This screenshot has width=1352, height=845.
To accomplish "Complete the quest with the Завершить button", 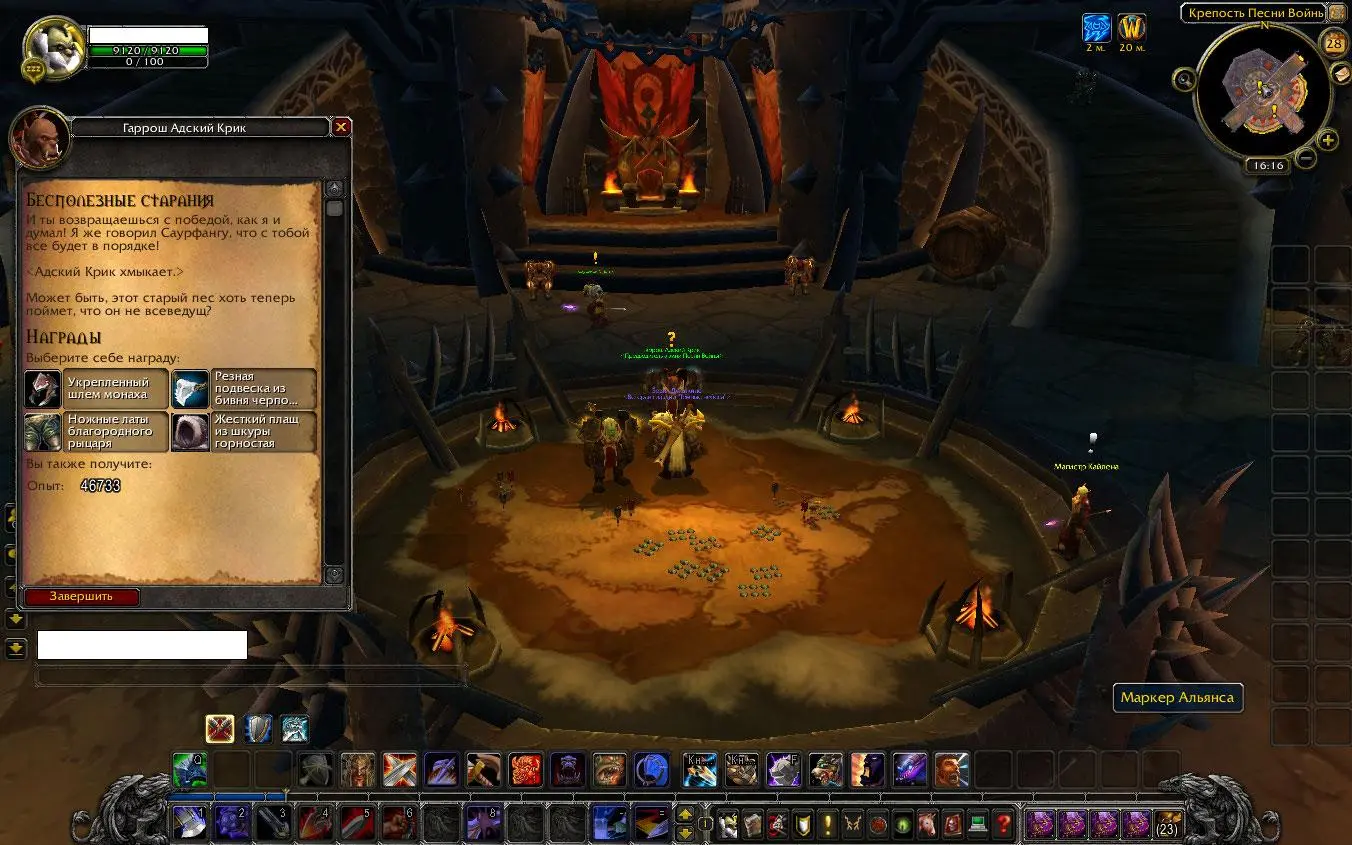I will [x=82, y=597].
